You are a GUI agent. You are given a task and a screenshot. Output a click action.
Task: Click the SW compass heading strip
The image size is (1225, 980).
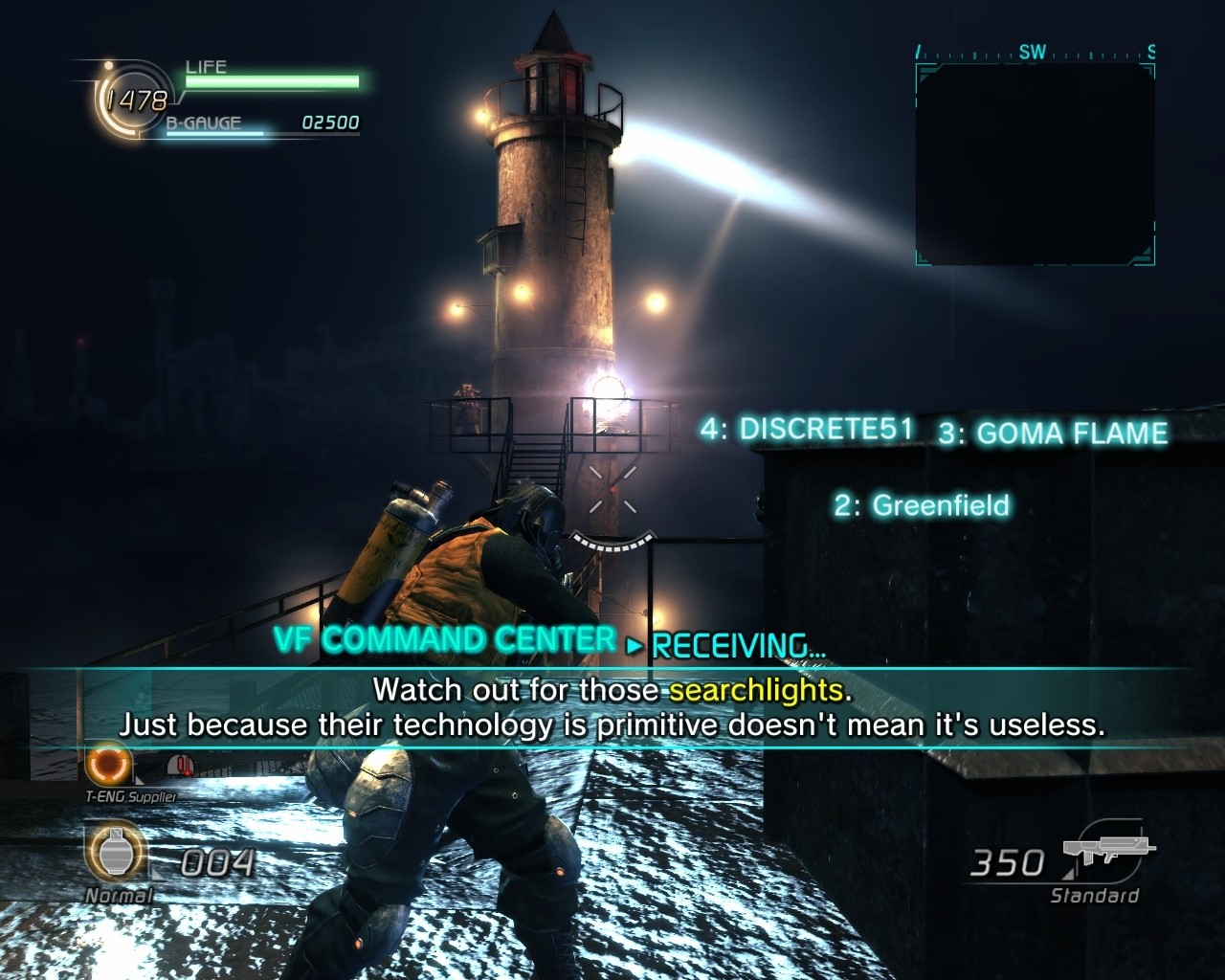1036,54
